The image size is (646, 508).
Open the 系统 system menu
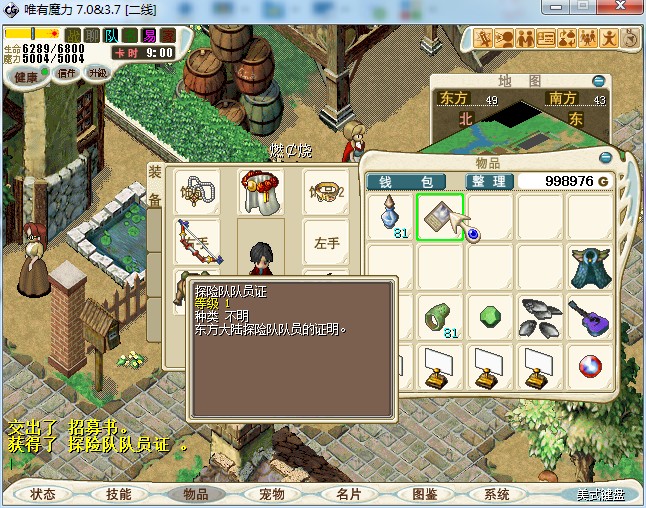pyautogui.click(x=496, y=494)
